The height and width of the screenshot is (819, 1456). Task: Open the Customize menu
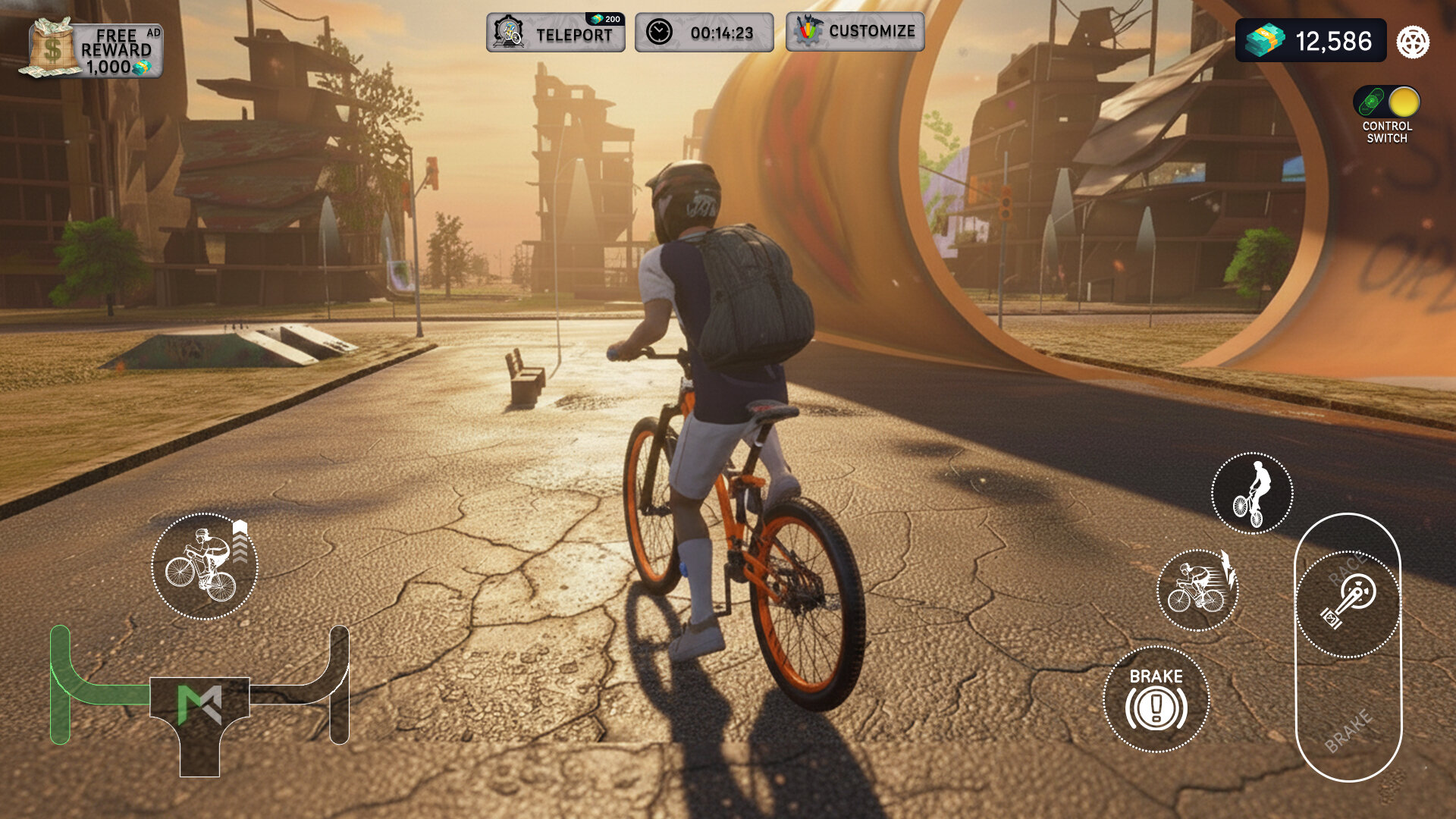point(855,32)
